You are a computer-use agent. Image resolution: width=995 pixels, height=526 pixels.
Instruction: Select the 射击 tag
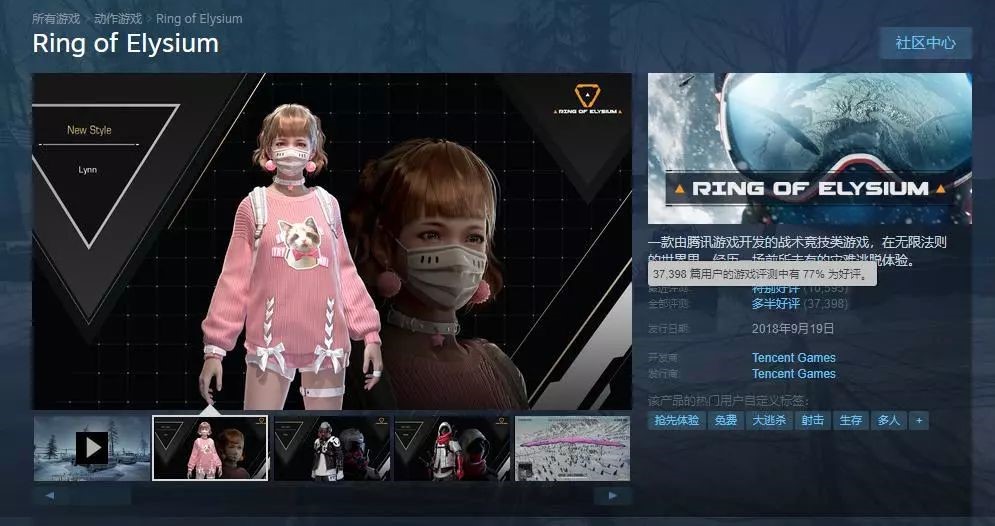click(812, 421)
